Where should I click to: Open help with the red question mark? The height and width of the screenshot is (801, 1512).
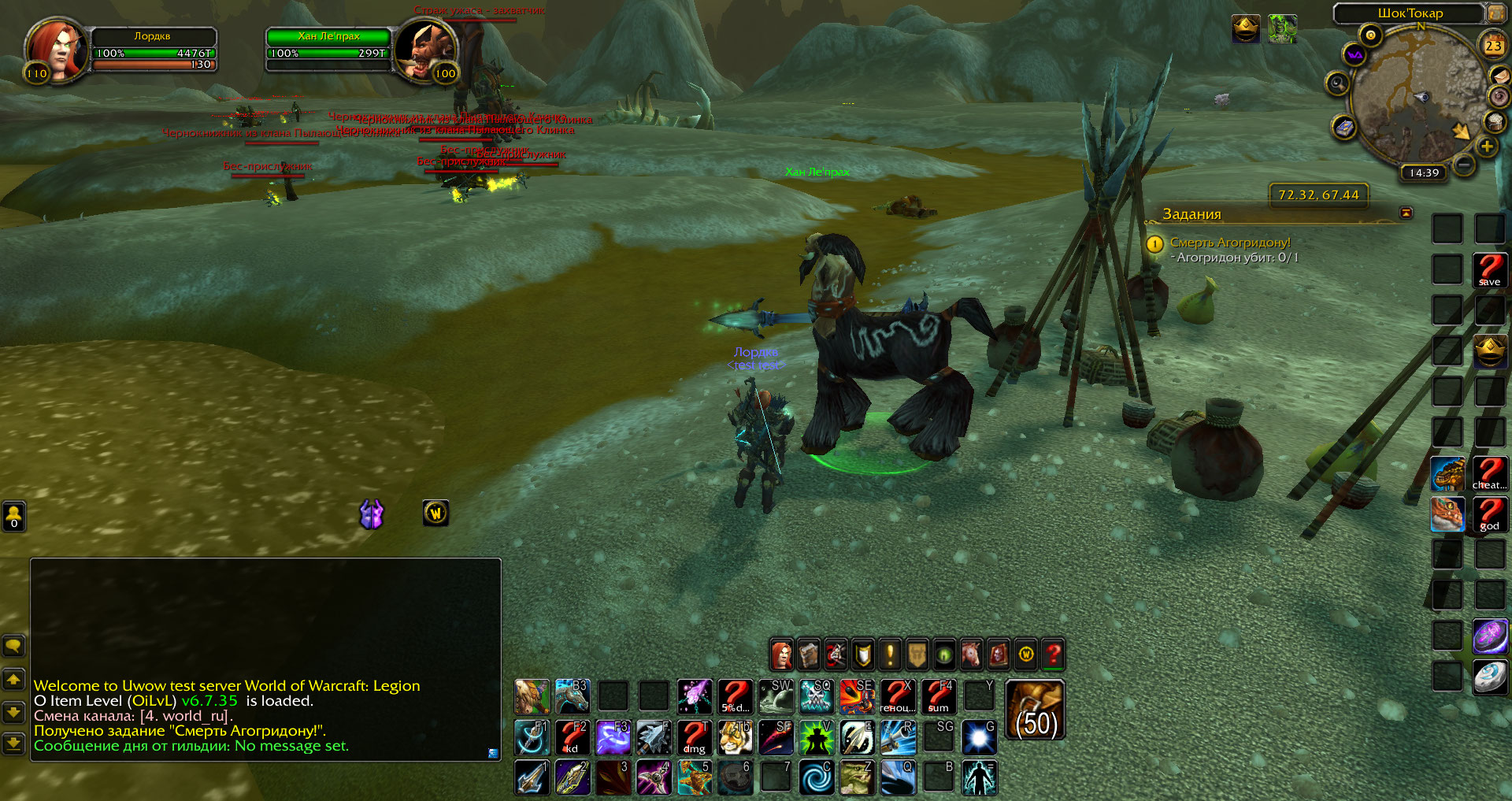click(x=1053, y=655)
